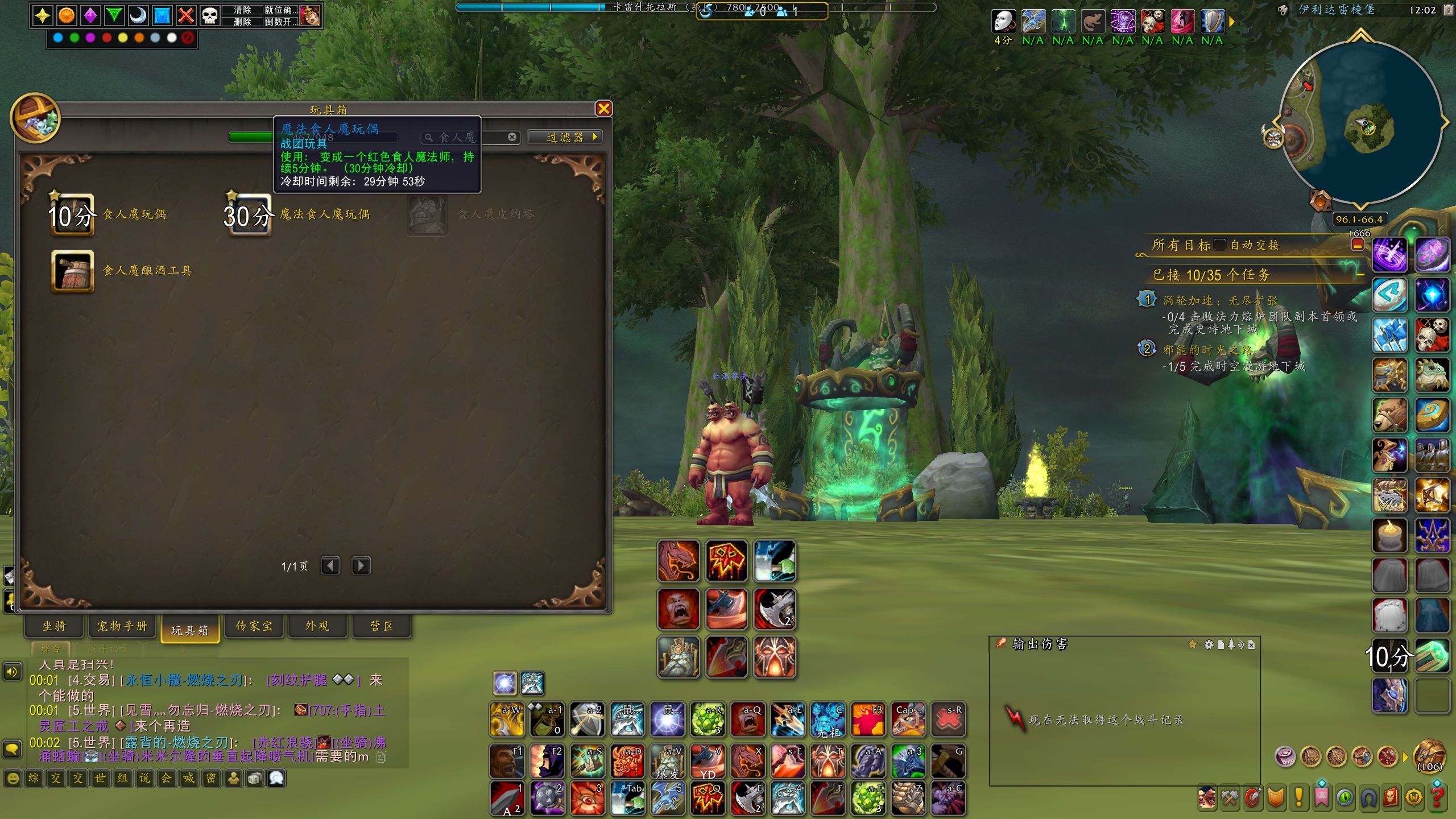
Task: Select the uncollected 食人魔皮纳塔 toy
Action: (427, 215)
